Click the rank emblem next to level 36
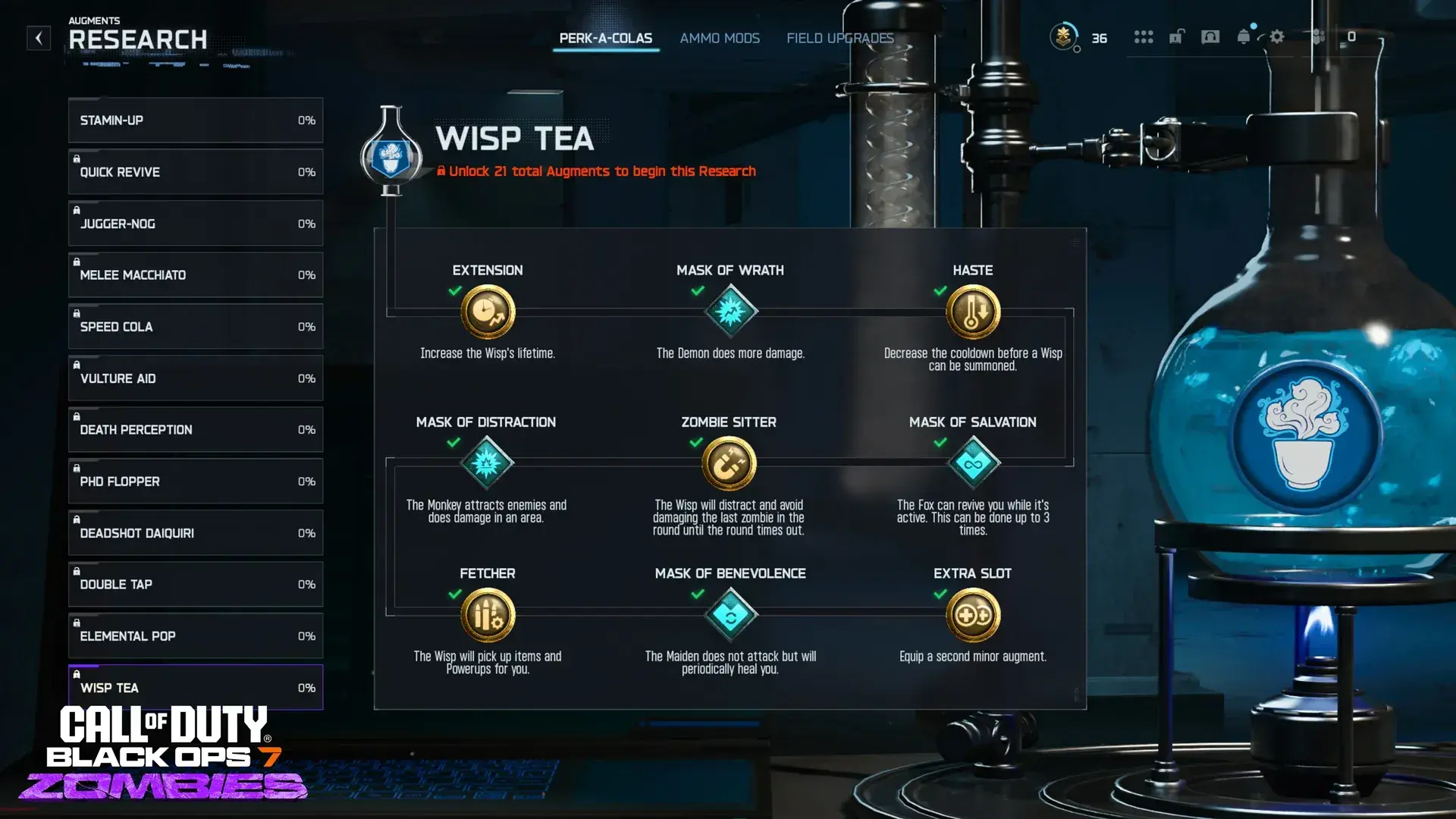This screenshot has width=1456, height=819. (x=1065, y=36)
